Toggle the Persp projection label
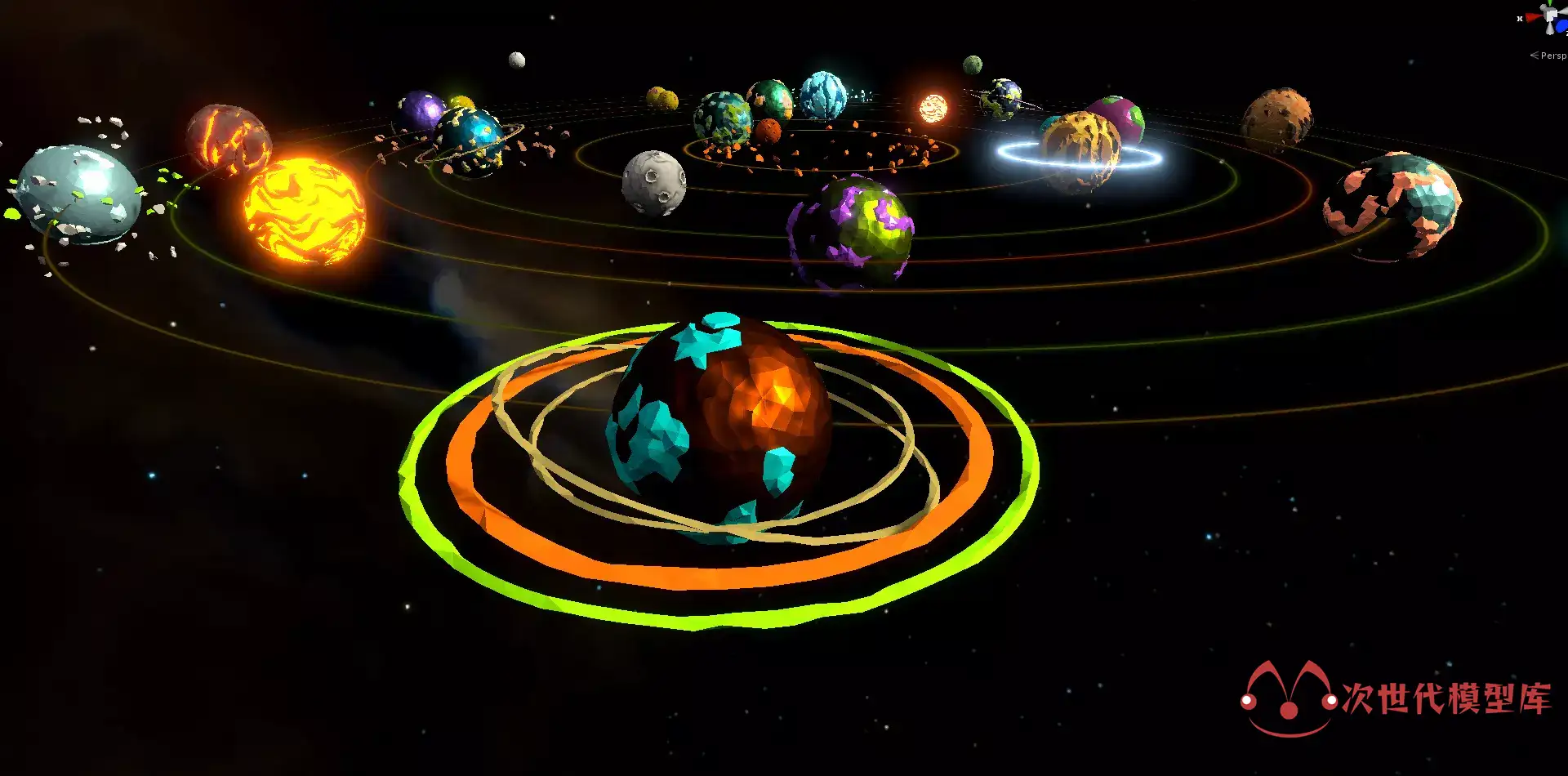 (x=1552, y=56)
